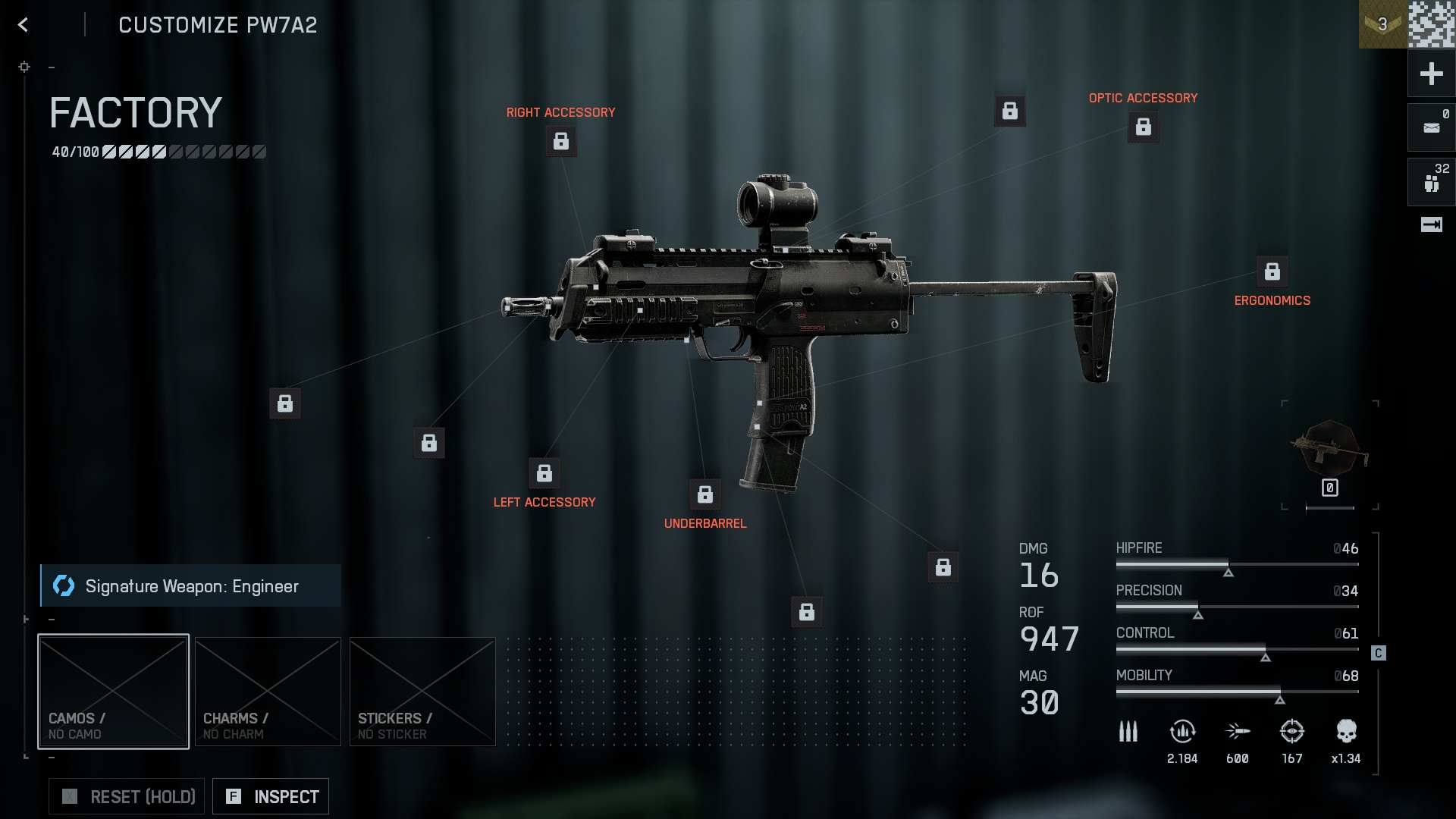Open the Right Accessory attachment slot
The height and width of the screenshot is (819, 1456).
[561, 140]
